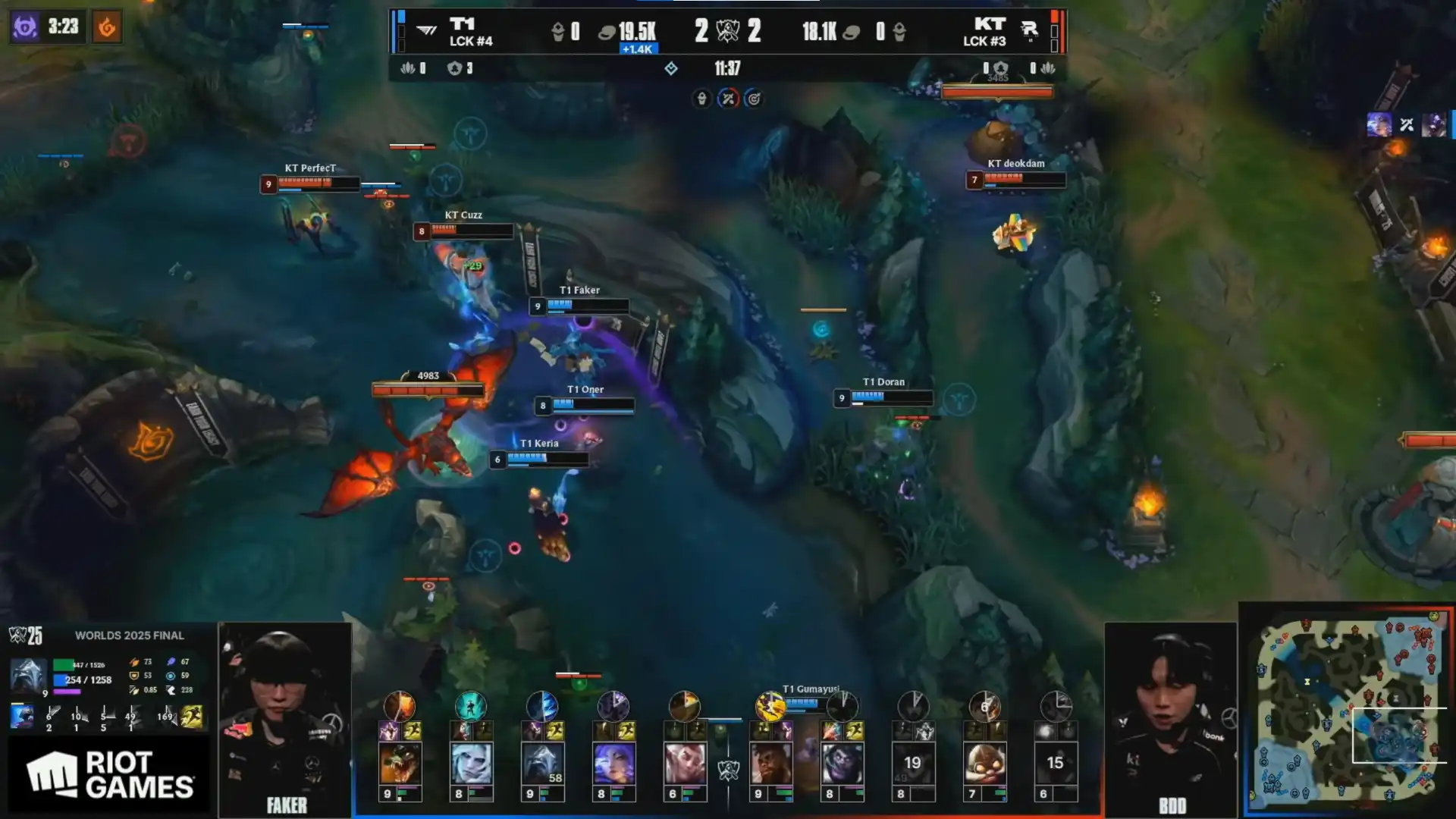
Task: Select the white-haired champion portrait
Action: [x=471, y=763]
